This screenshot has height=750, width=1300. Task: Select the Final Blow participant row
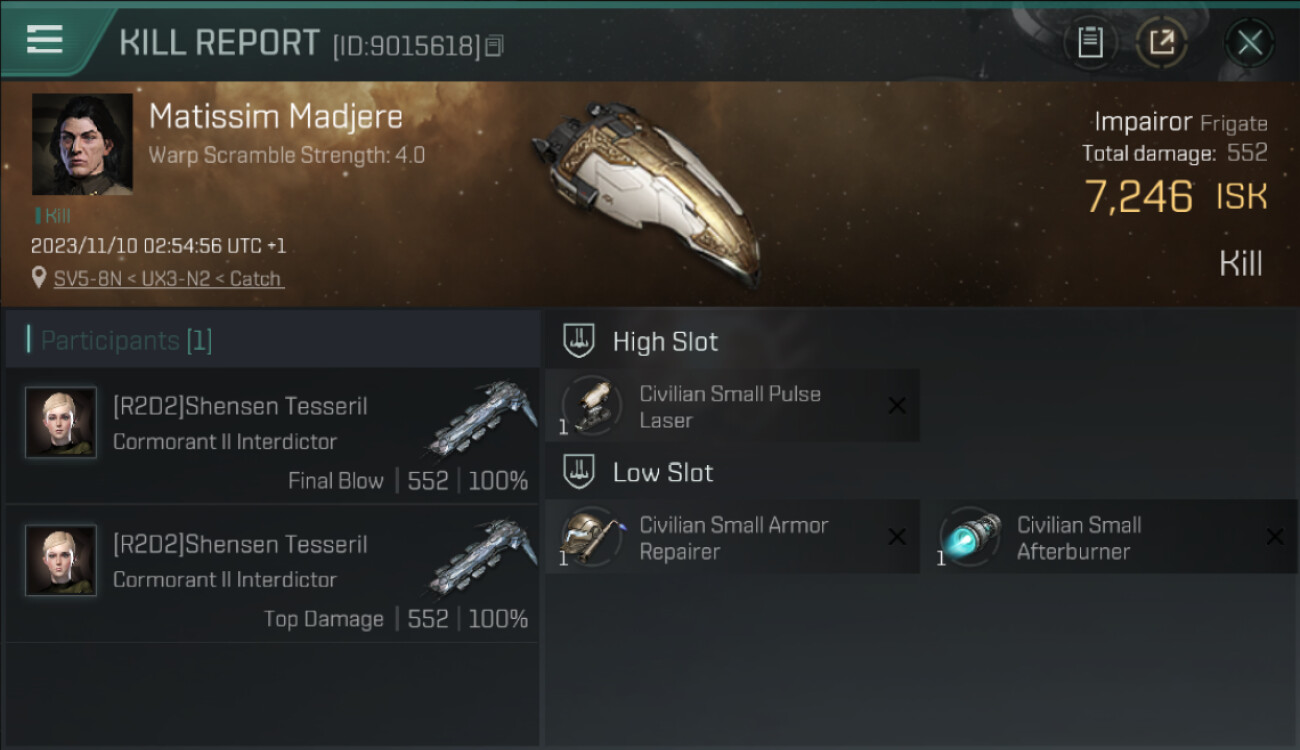272,436
